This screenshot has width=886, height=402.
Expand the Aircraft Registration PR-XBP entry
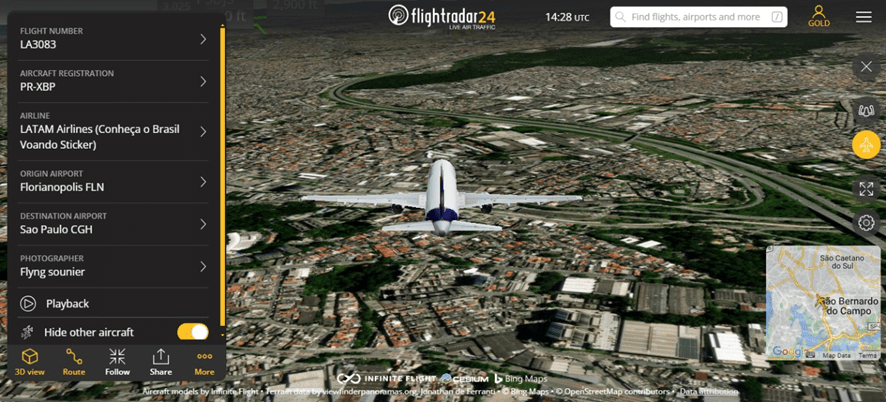(112, 81)
